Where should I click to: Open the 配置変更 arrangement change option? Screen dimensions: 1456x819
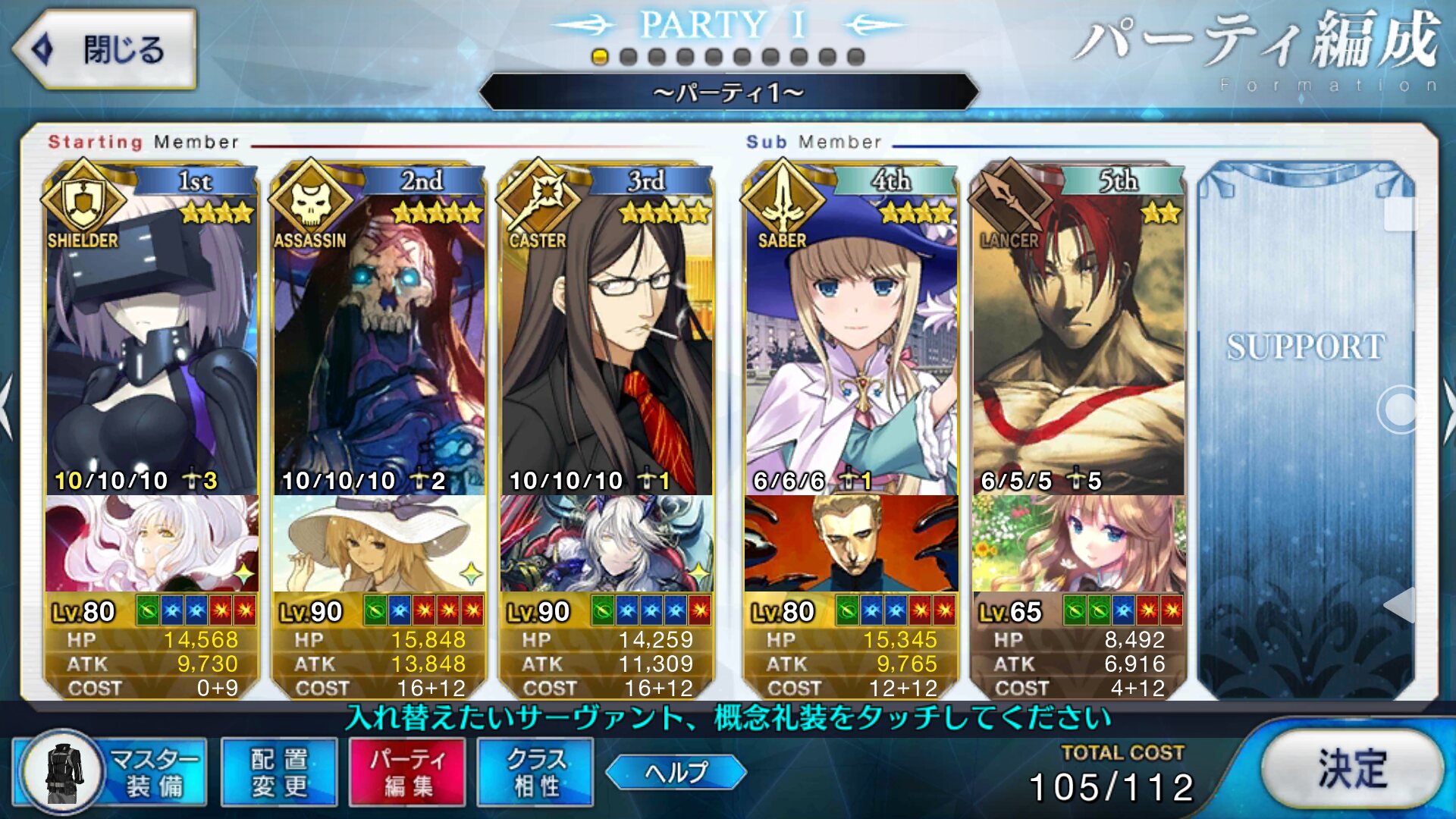(279, 772)
